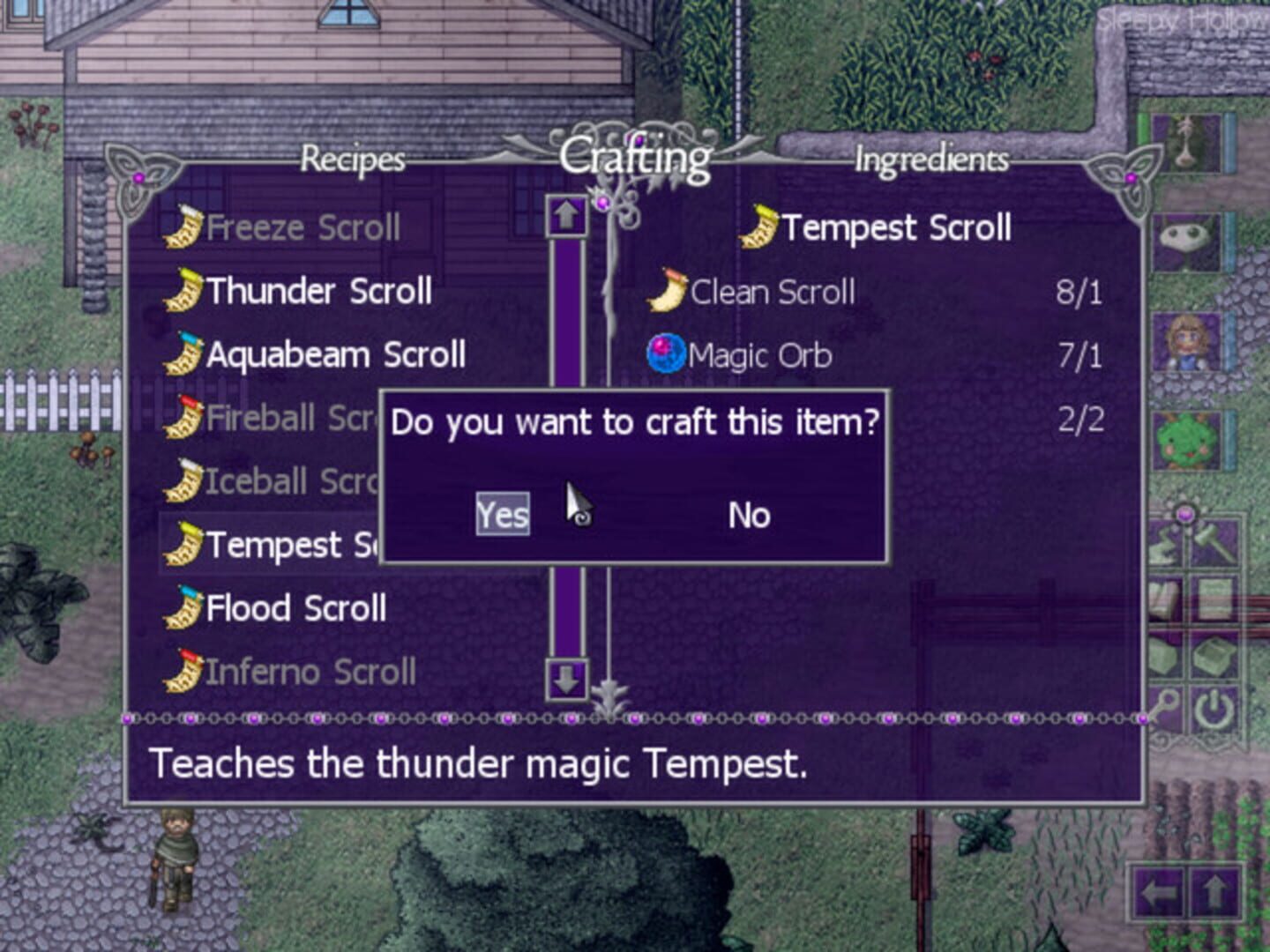Click the recipe list's down arrow
The width and height of the screenshot is (1270, 952).
coord(566,679)
